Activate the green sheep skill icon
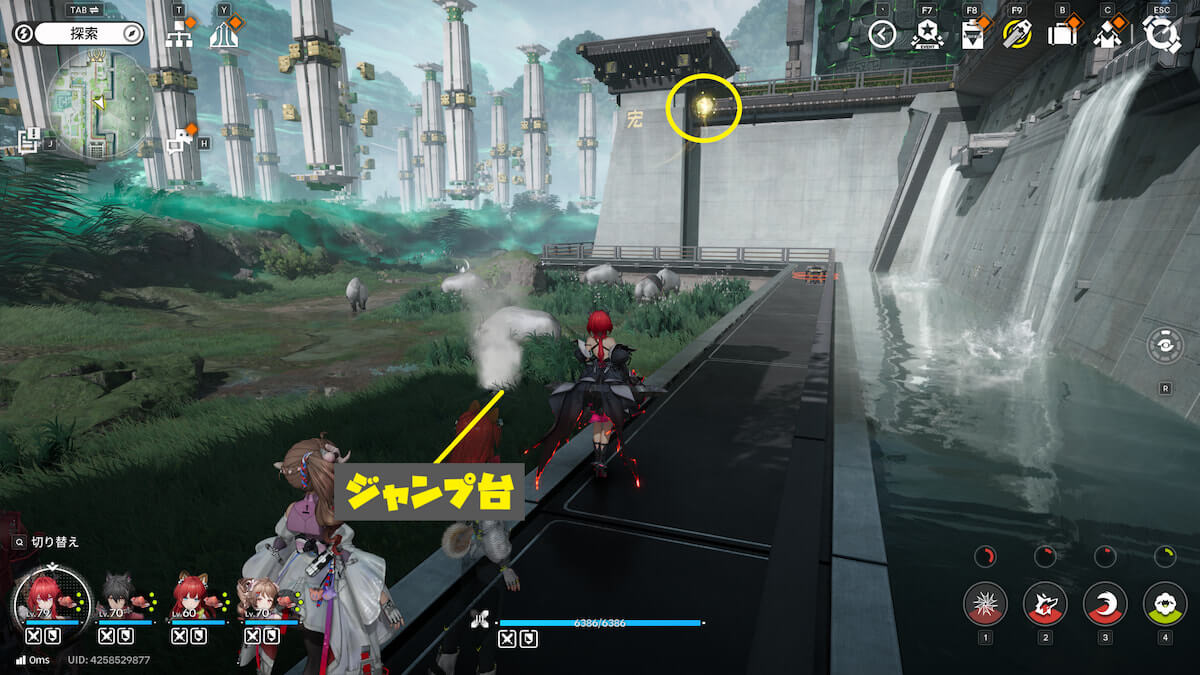The height and width of the screenshot is (675, 1200). (x=1165, y=604)
